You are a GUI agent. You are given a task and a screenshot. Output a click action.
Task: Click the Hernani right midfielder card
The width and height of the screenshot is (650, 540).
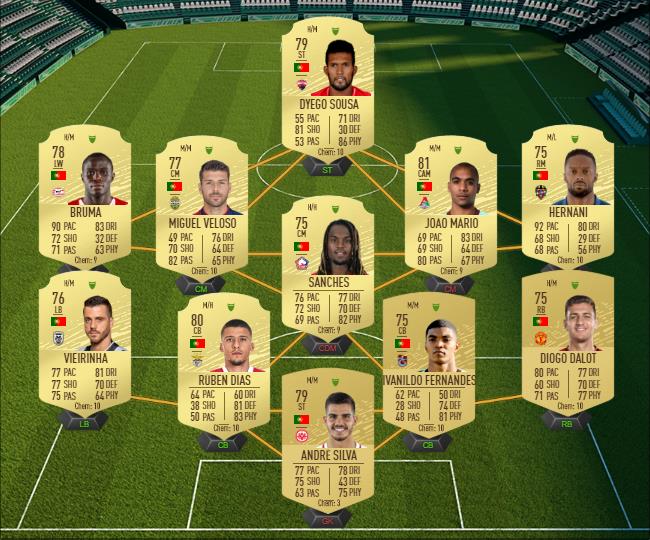568,196
